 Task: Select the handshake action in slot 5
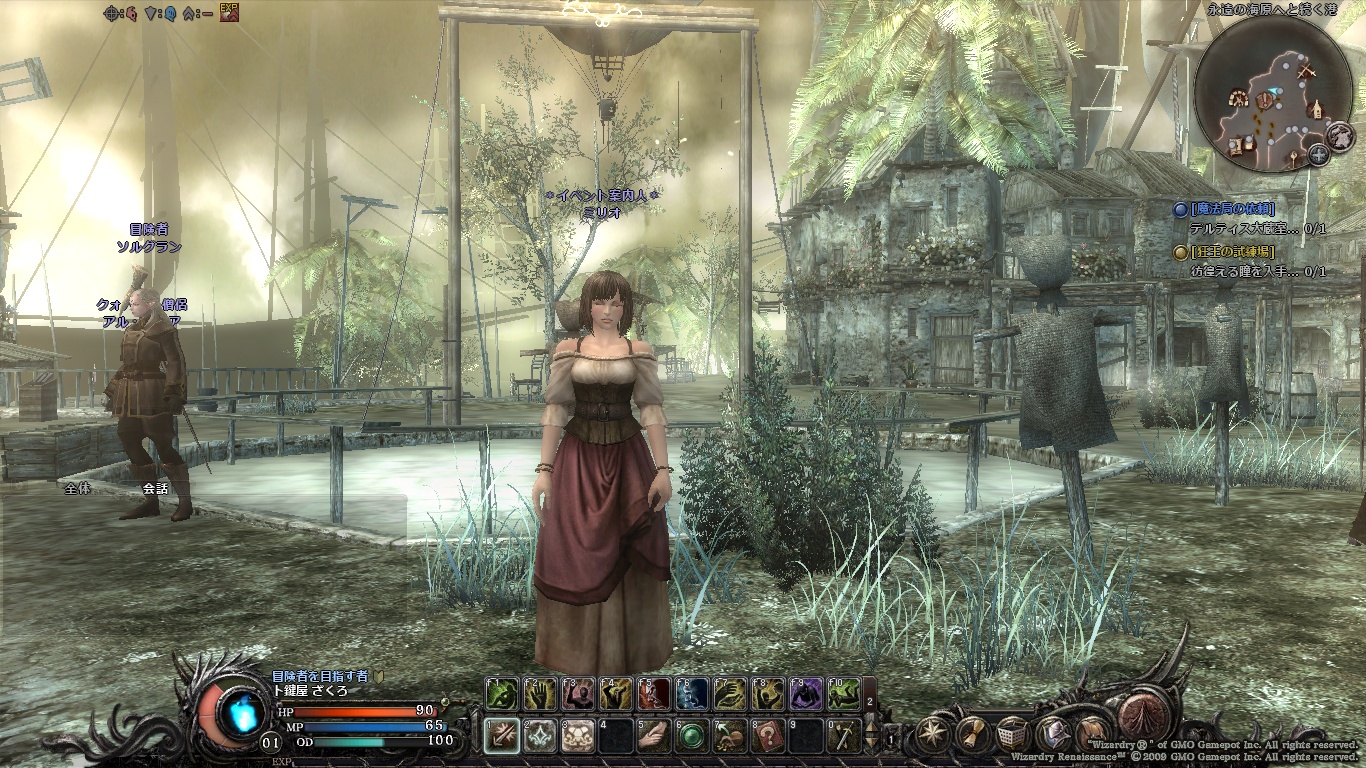tap(653, 736)
